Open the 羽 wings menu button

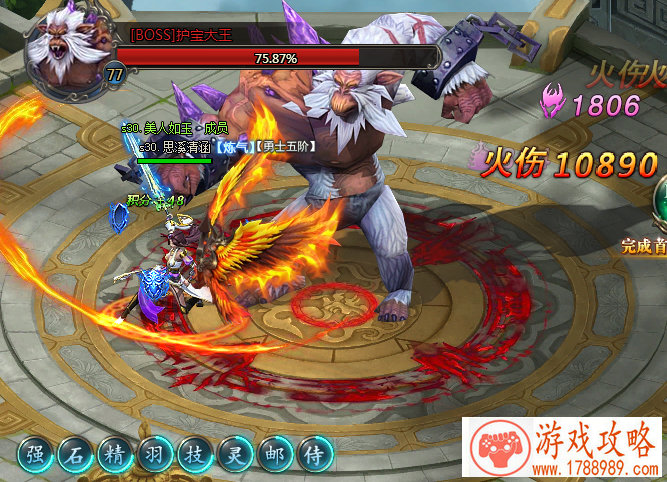153,456
